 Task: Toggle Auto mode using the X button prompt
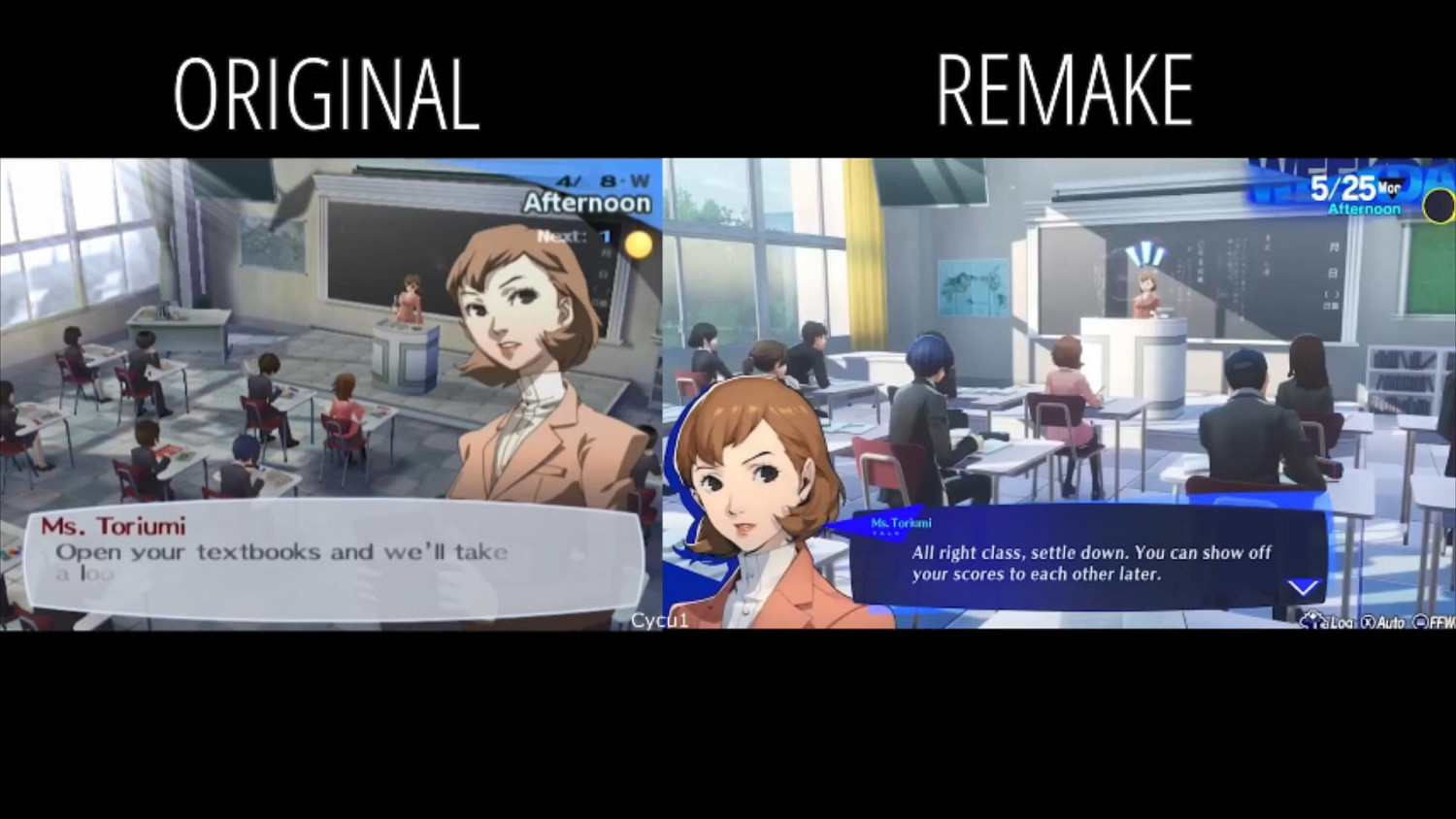coord(1367,622)
